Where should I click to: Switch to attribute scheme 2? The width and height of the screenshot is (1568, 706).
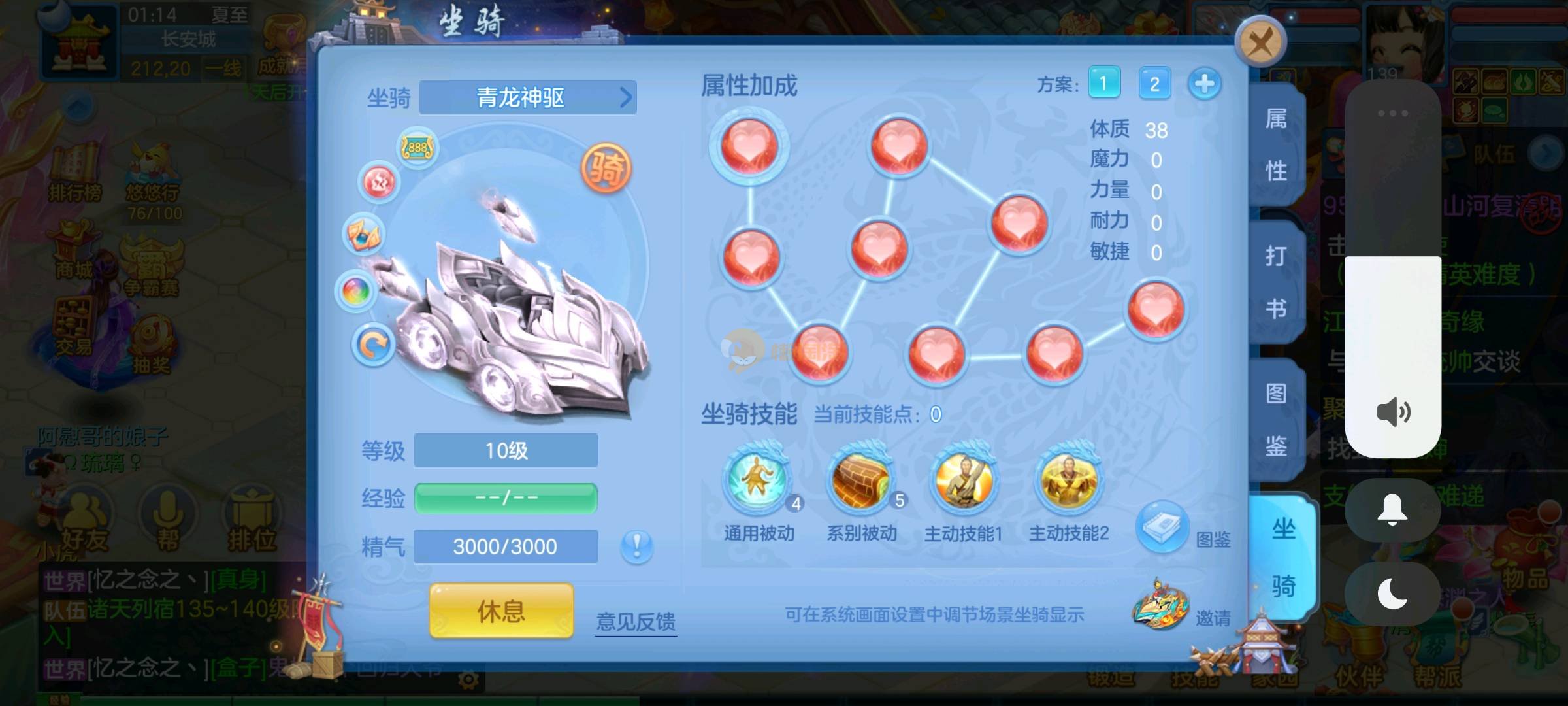[1154, 84]
